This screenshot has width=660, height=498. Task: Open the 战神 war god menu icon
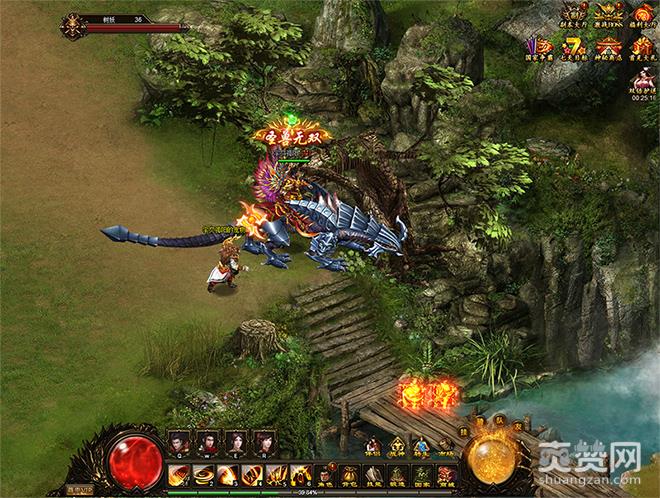pyautogui.click(x=397, y=446)
